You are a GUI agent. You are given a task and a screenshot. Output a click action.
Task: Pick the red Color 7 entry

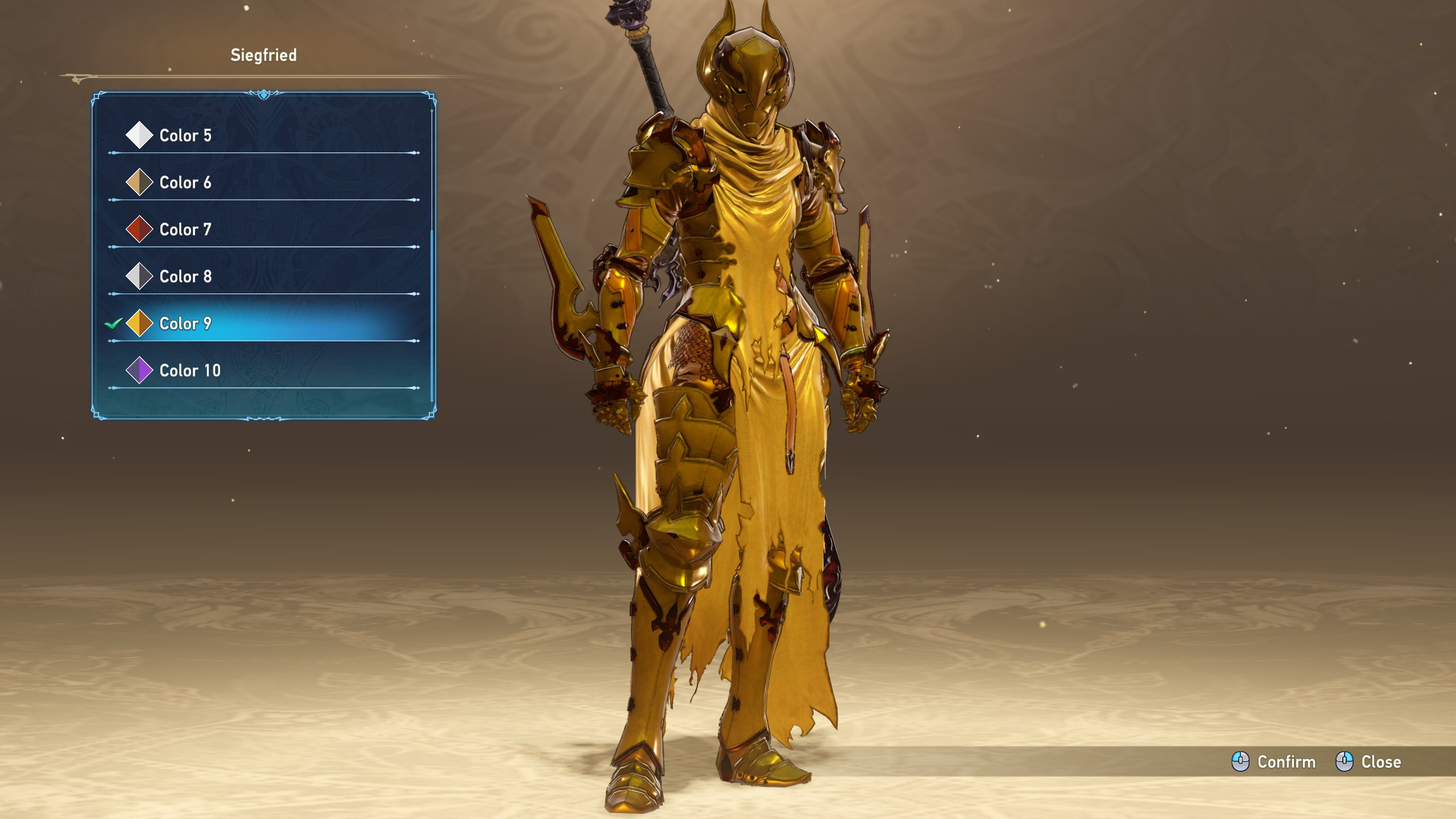click(185, 230)
